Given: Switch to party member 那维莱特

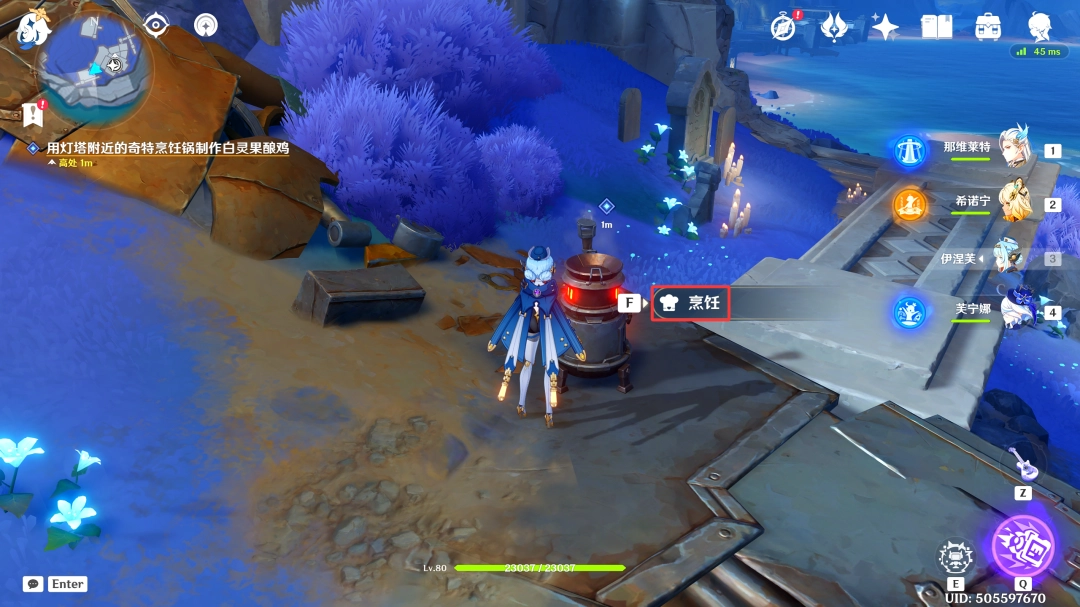Looking at the screenshot, I should (1013, 149).
